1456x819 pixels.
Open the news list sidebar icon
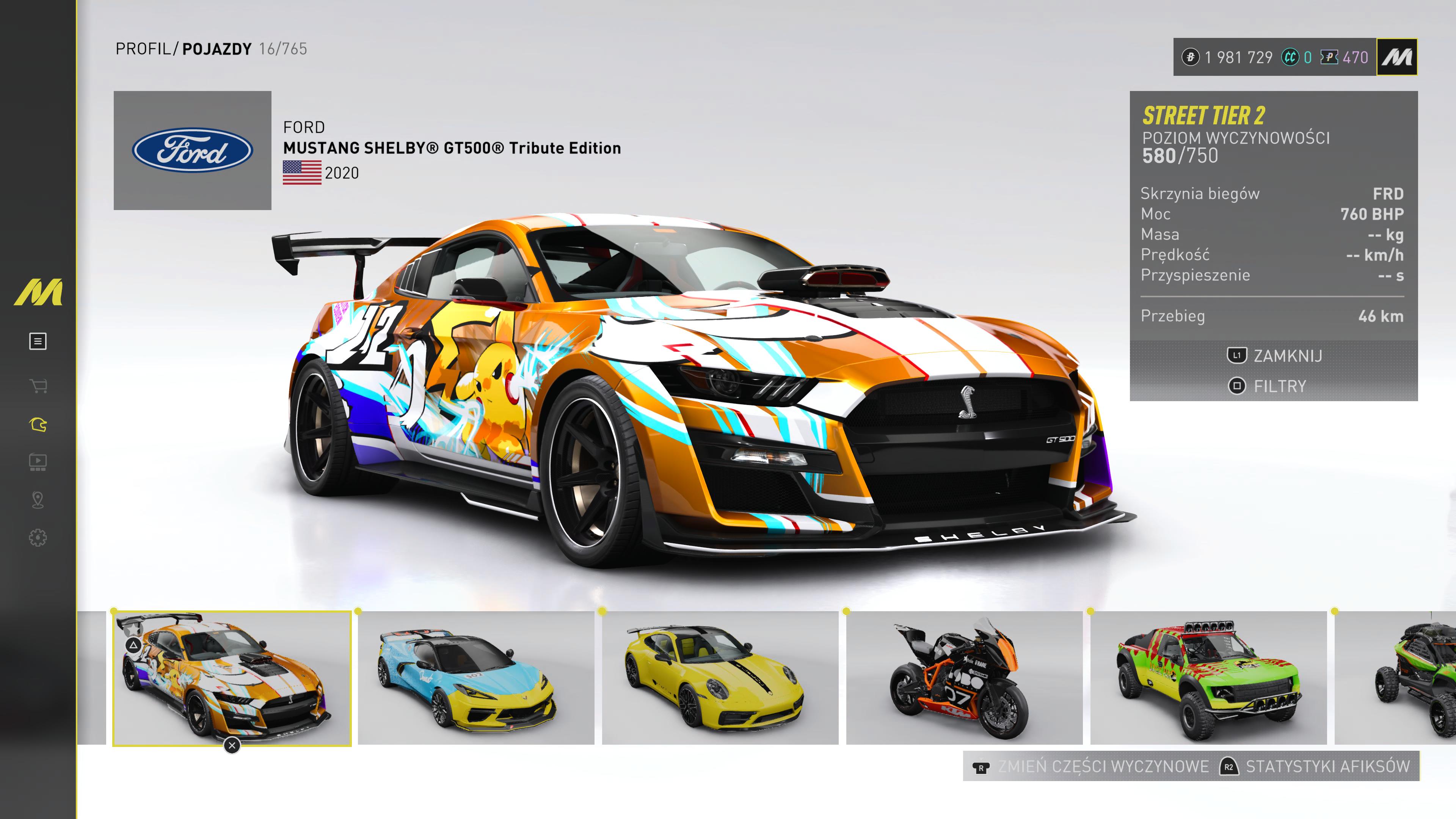click(x=38, y=341)
